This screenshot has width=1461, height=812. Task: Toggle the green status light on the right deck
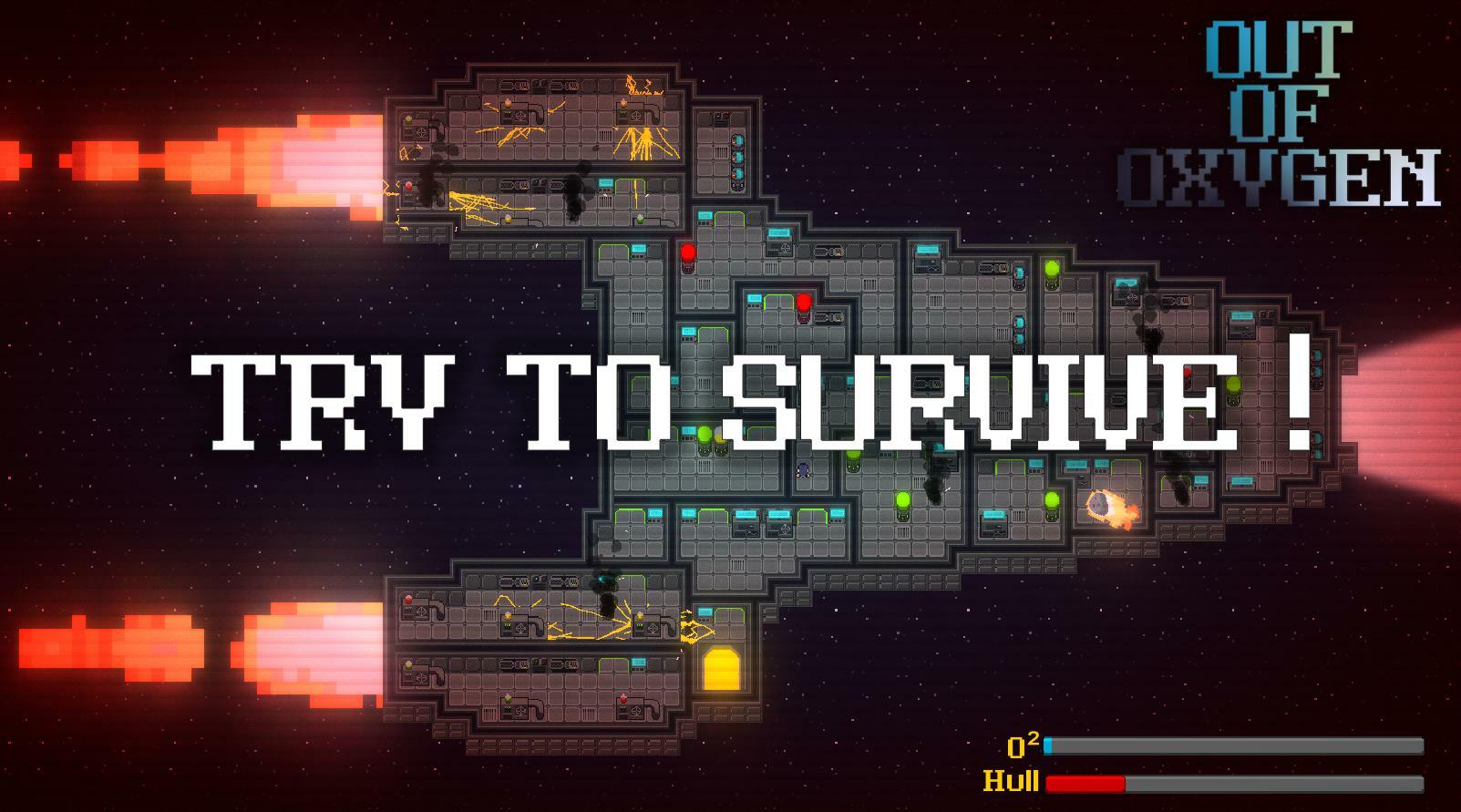pos(1053,270)
